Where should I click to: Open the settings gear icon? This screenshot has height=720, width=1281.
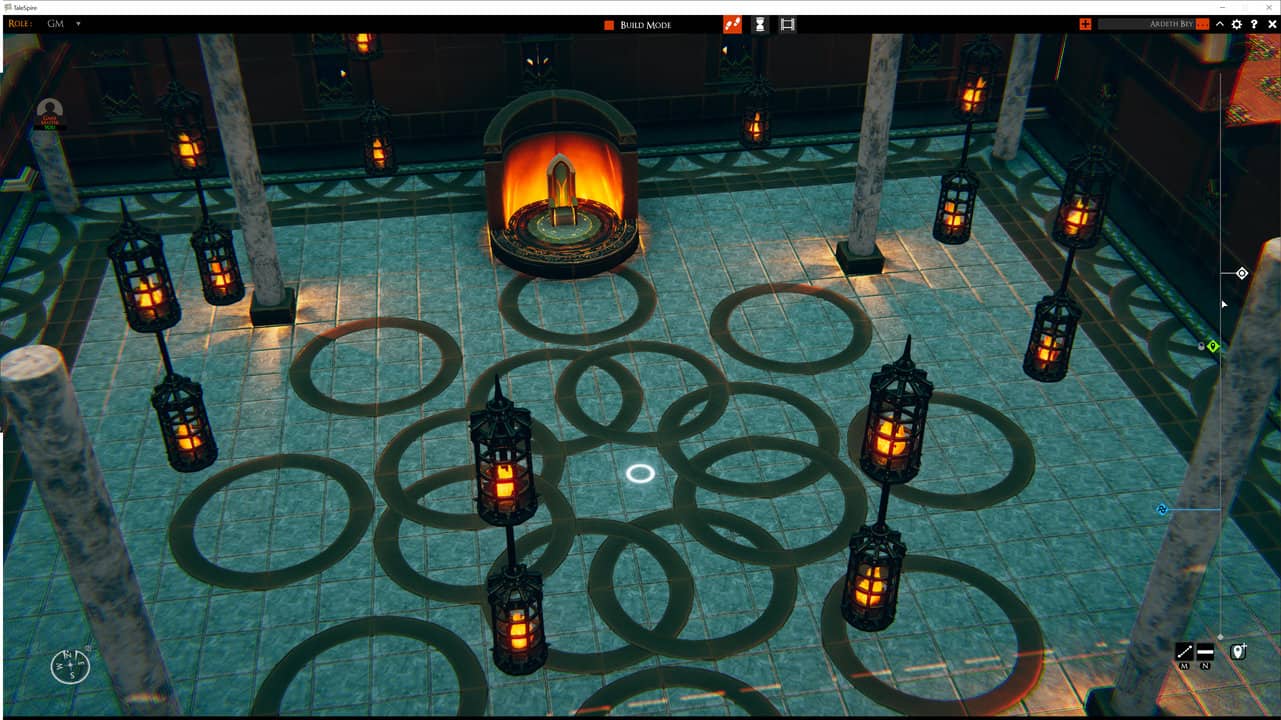coord(1236,22)
